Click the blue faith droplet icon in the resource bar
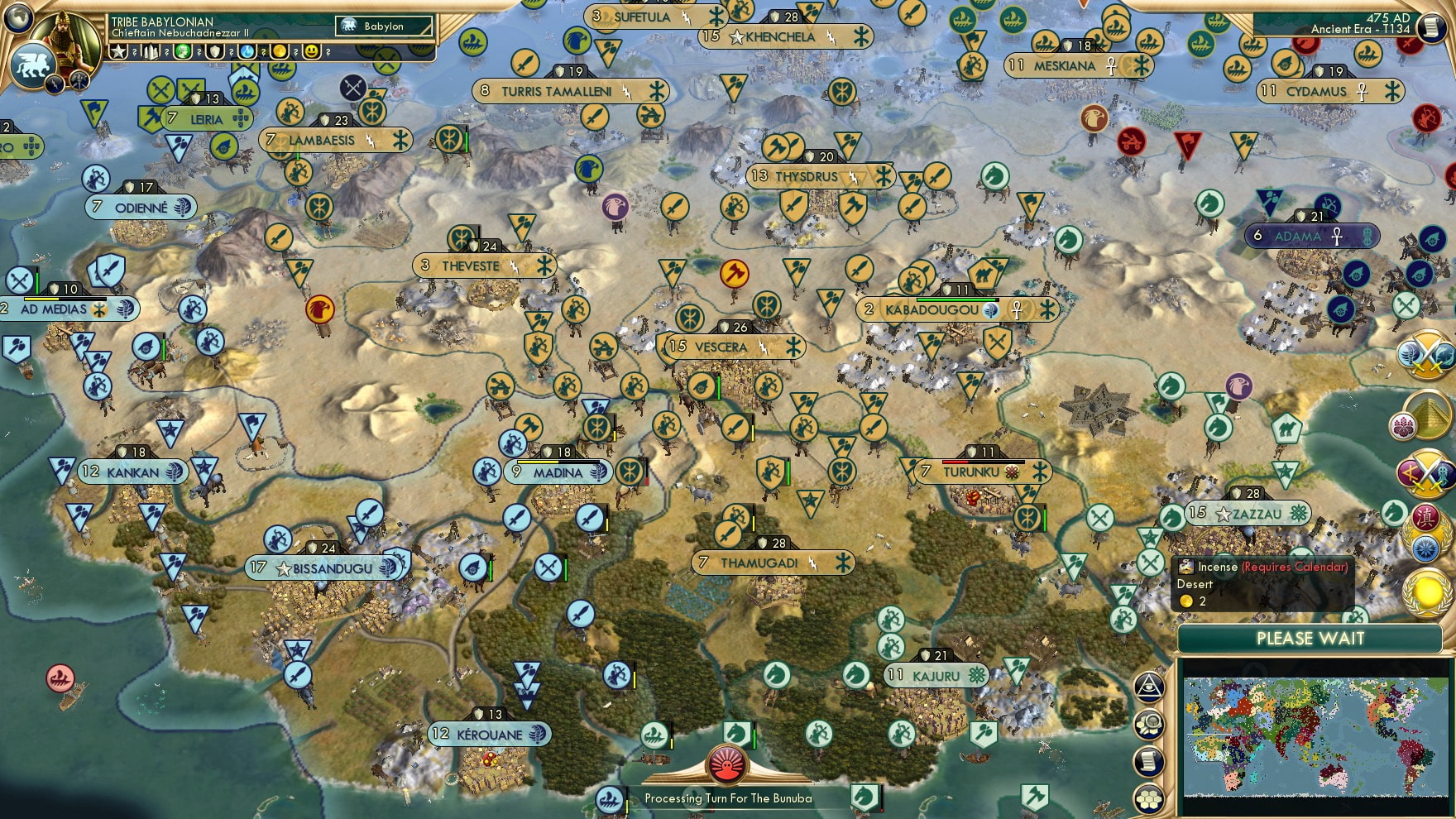The height and width of the screenshot is (819, 1456). pos(247,50)
